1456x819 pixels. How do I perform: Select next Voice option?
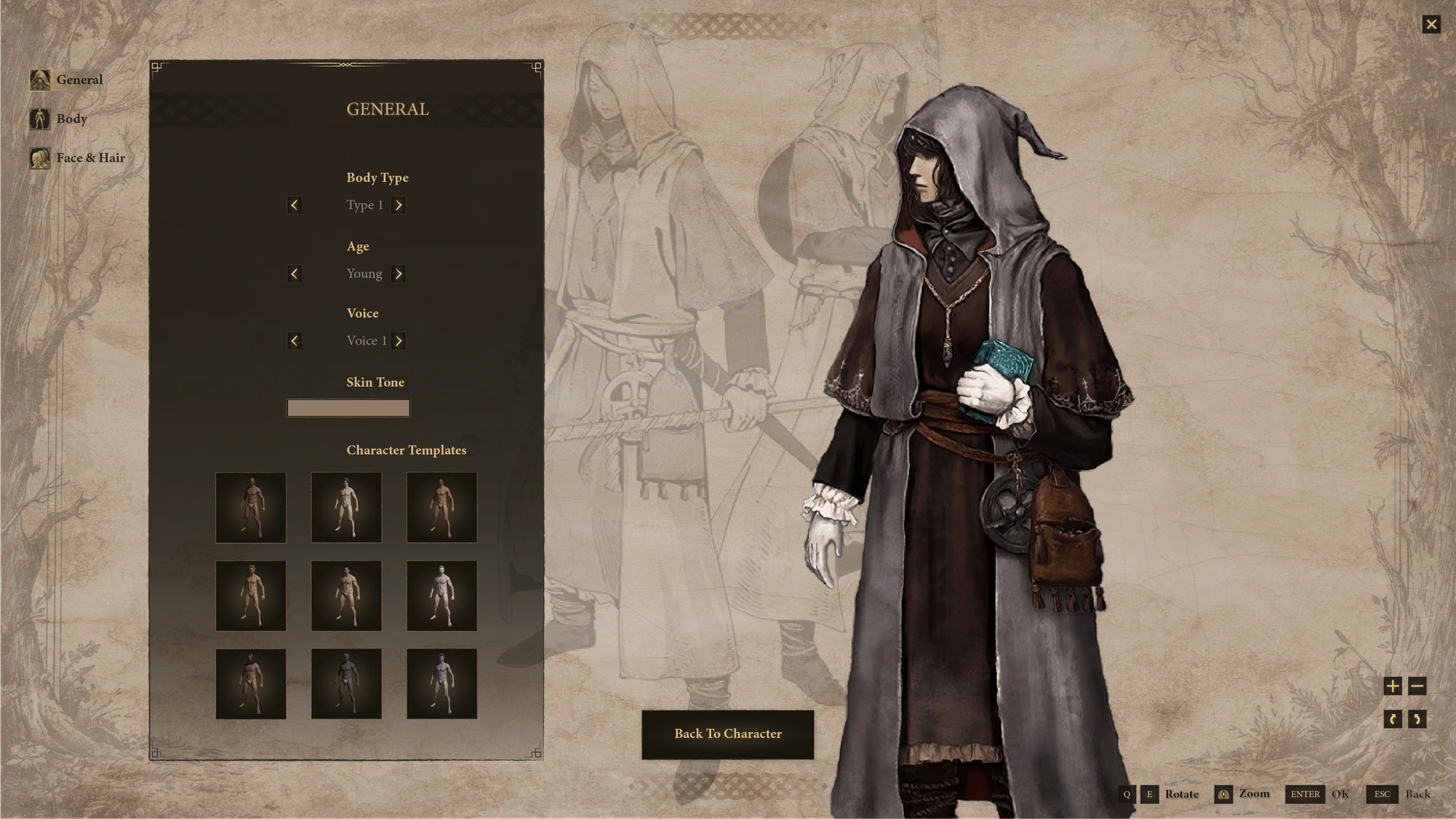(x=398, y=341)
